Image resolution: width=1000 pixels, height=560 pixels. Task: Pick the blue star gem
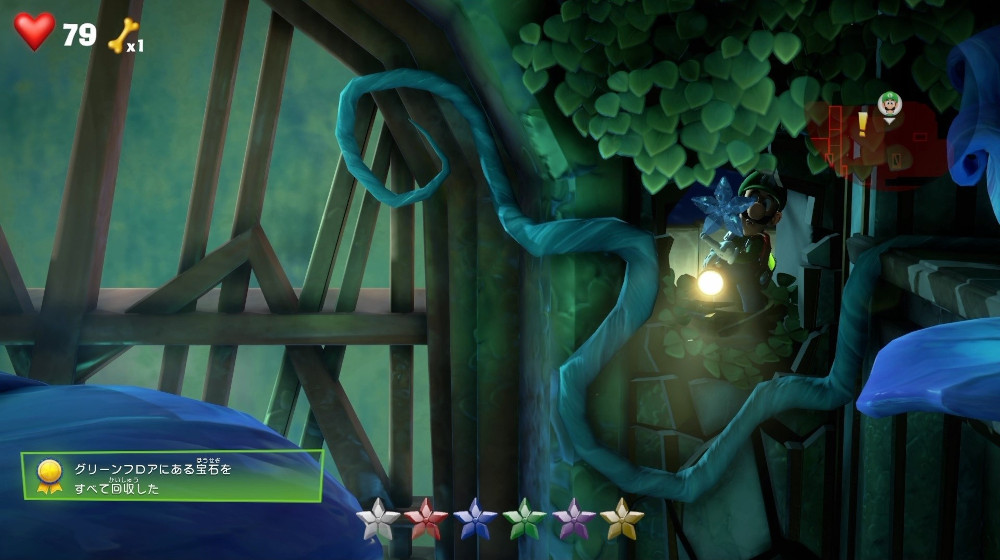[475, 519]
